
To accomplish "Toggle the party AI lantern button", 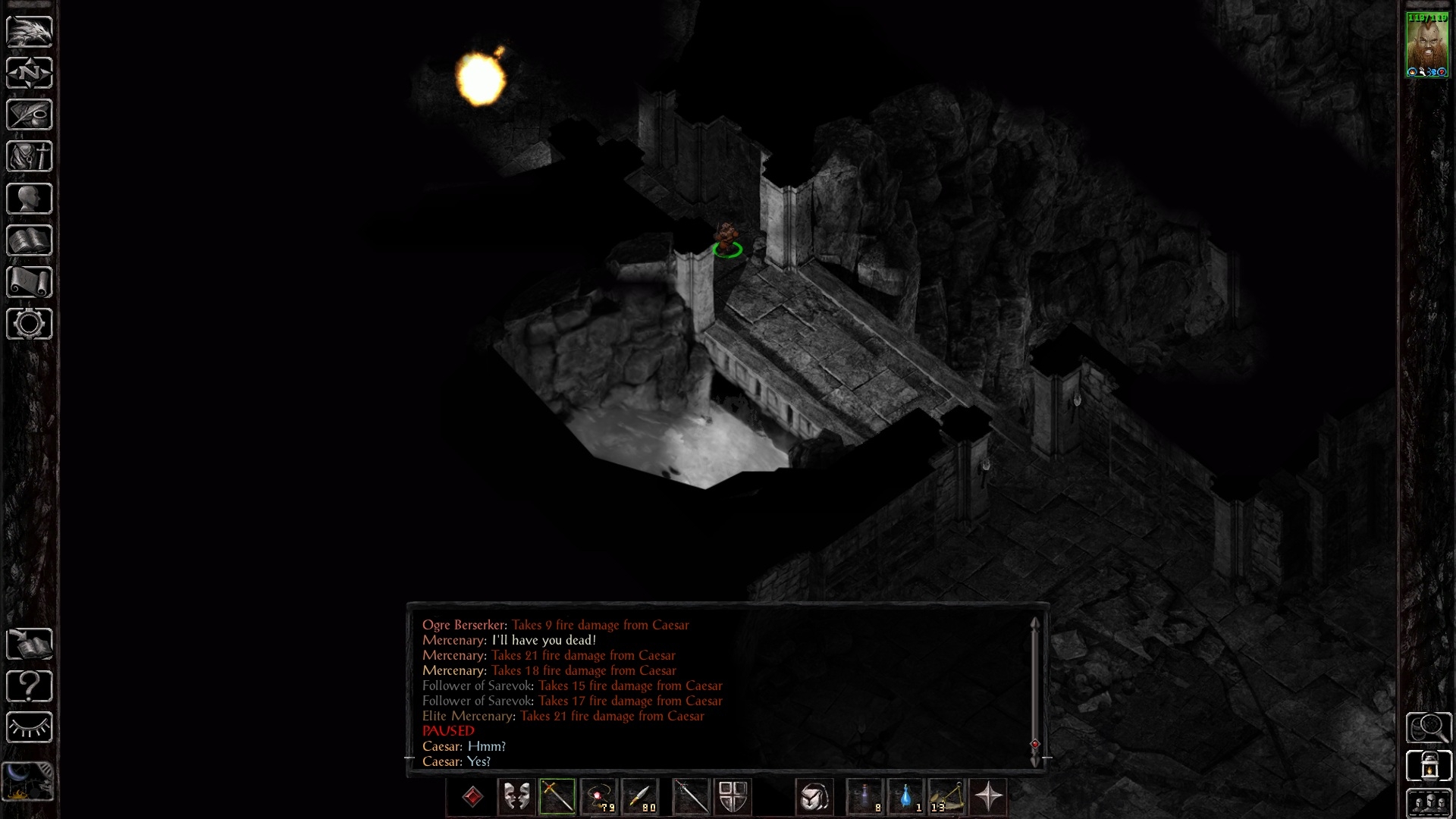I will [1429, 764].
